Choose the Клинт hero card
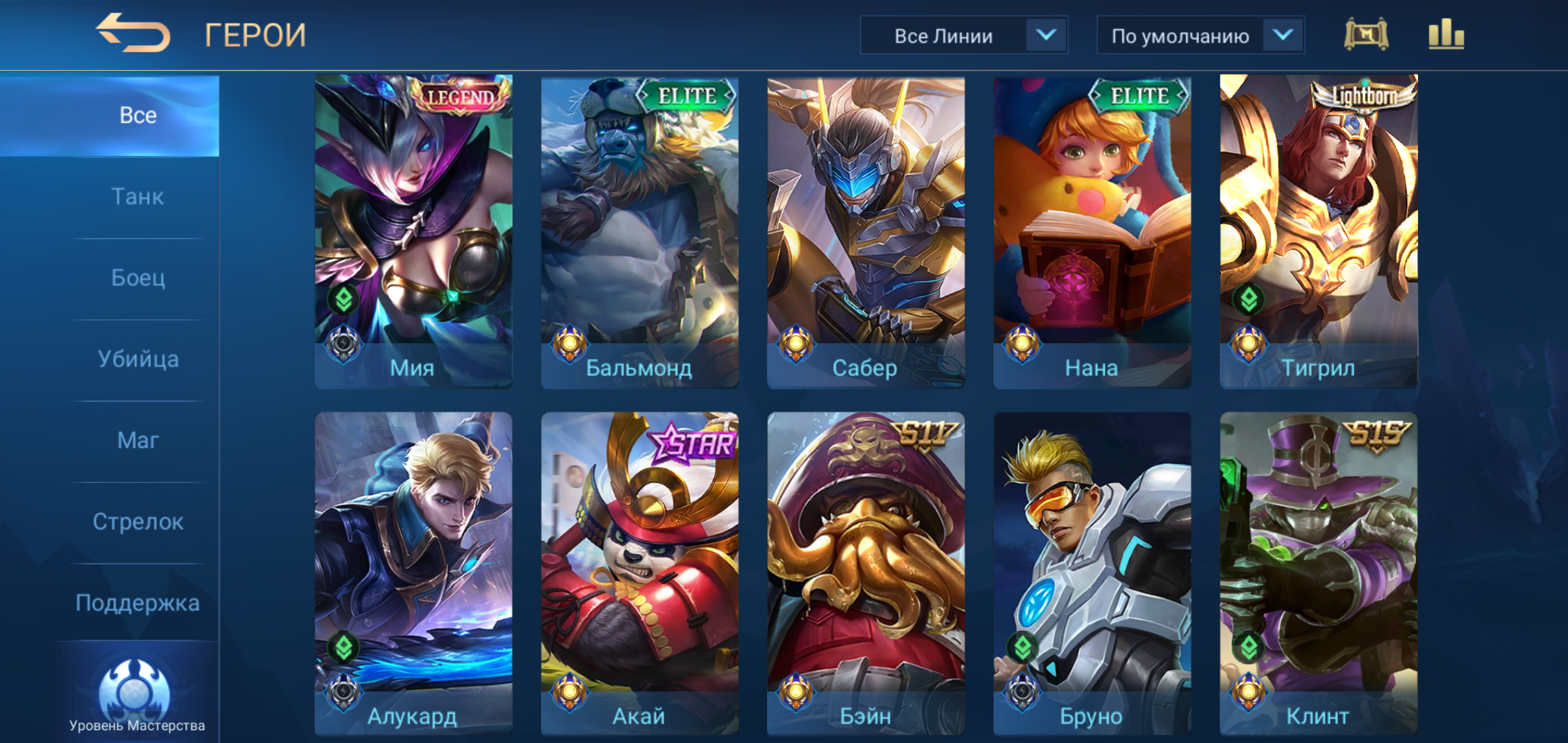 coord(1318,573)
